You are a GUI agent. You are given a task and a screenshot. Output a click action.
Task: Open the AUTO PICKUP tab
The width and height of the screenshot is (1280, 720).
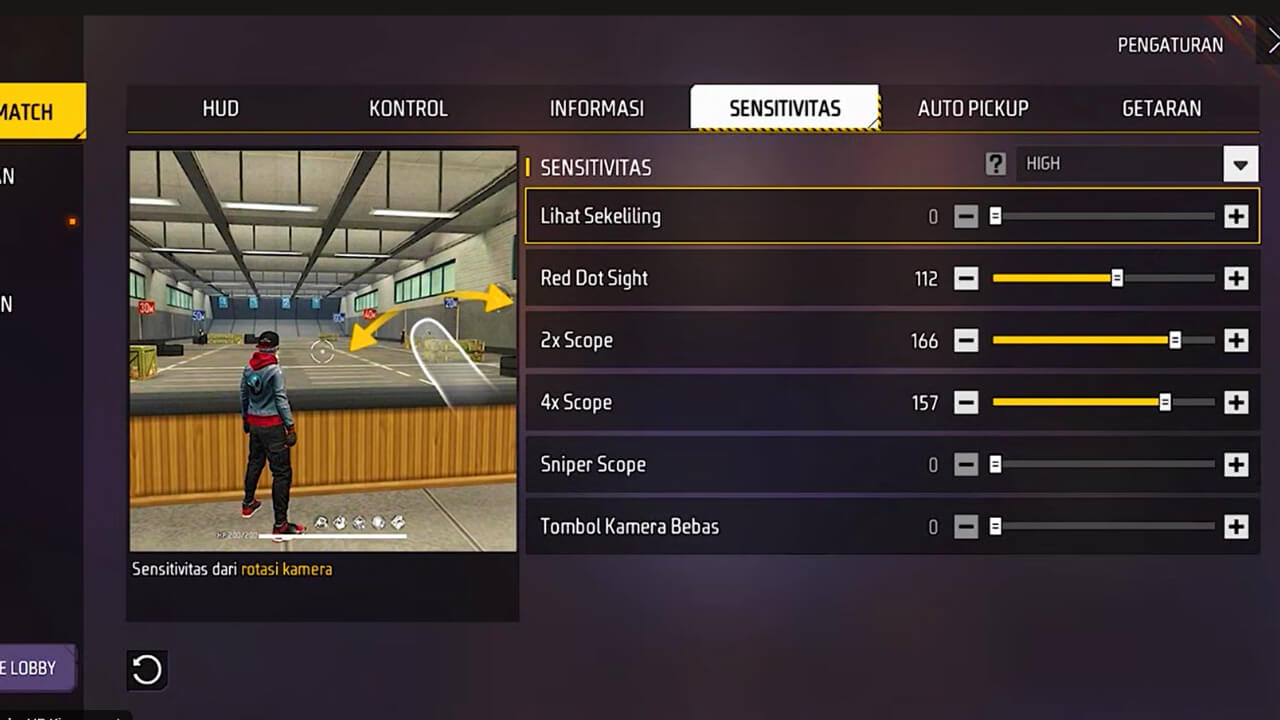(x=973, y=109)
